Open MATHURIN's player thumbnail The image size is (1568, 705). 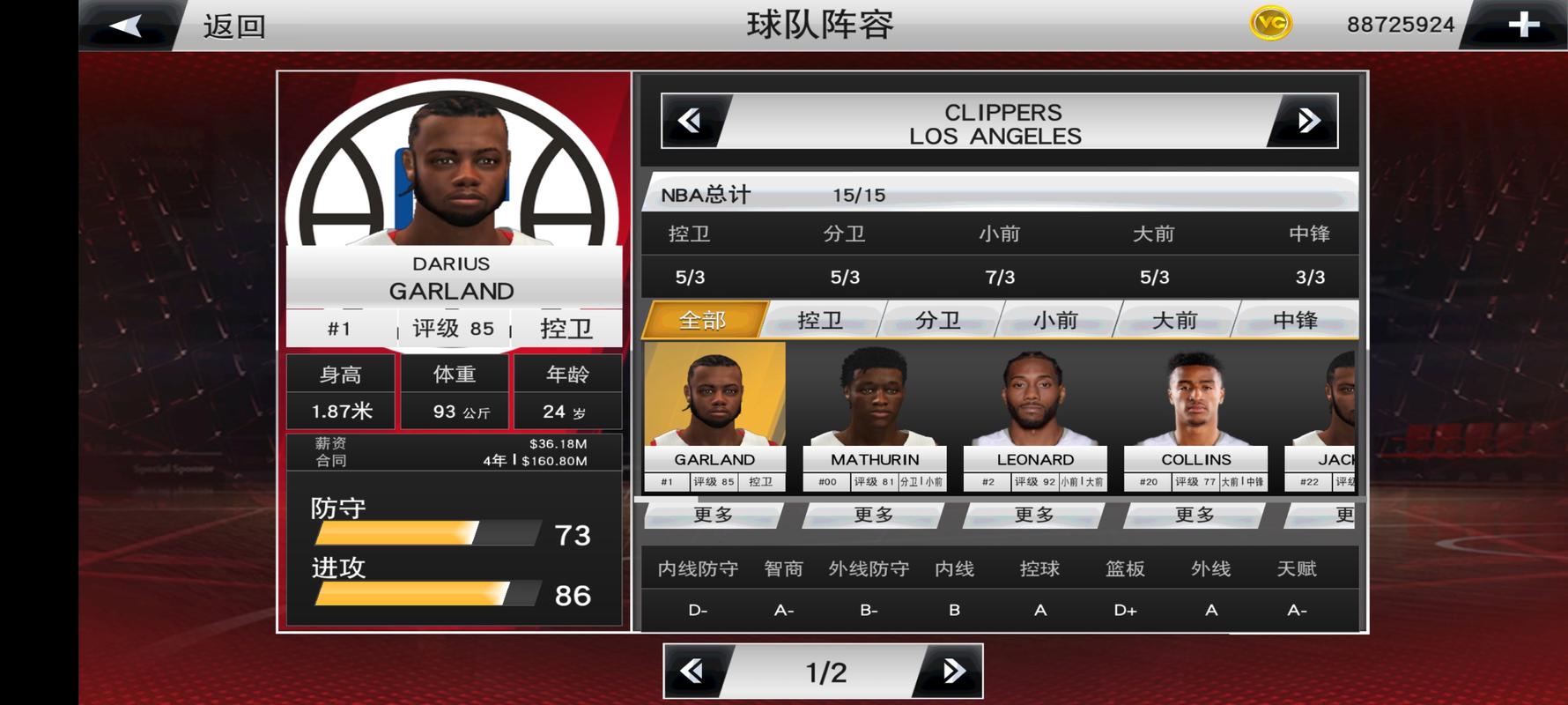point(875,404)
